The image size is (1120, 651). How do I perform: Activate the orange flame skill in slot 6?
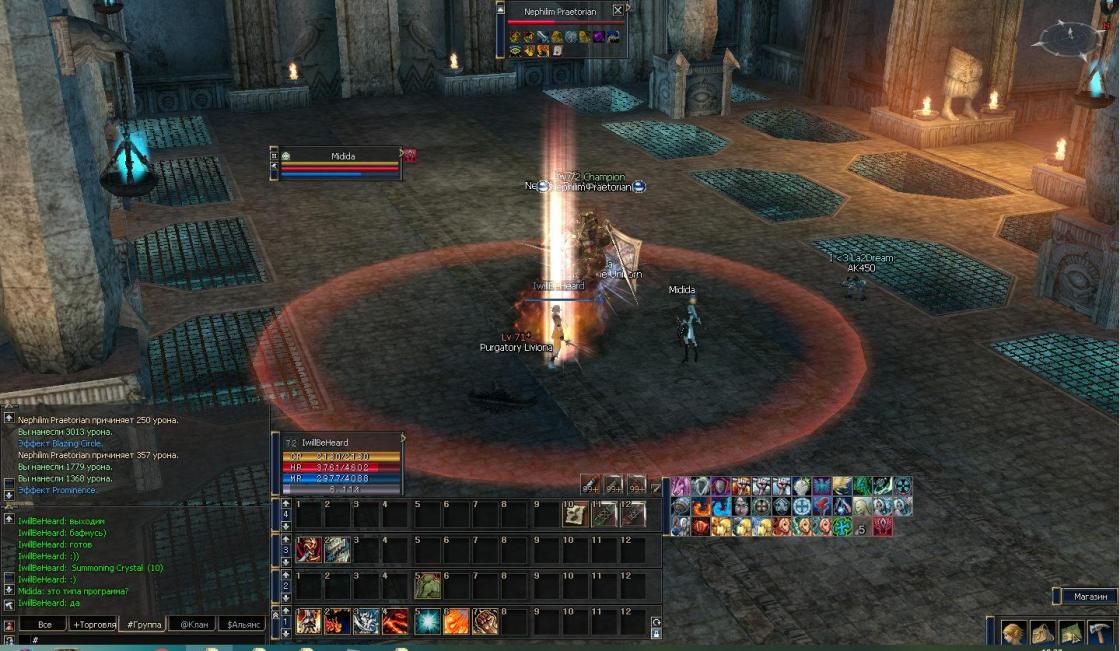click(x=457, y=621)
